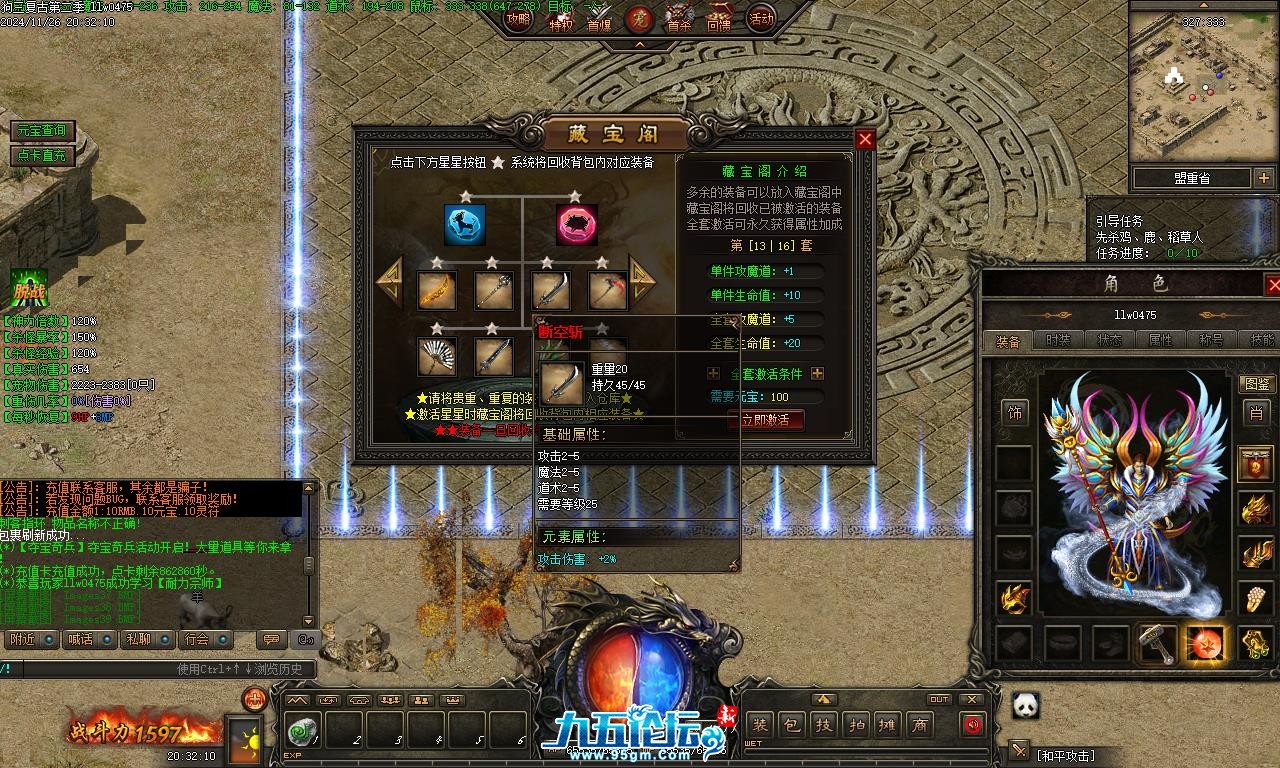Select the pink ring treasure slot

tap(577, 225)
